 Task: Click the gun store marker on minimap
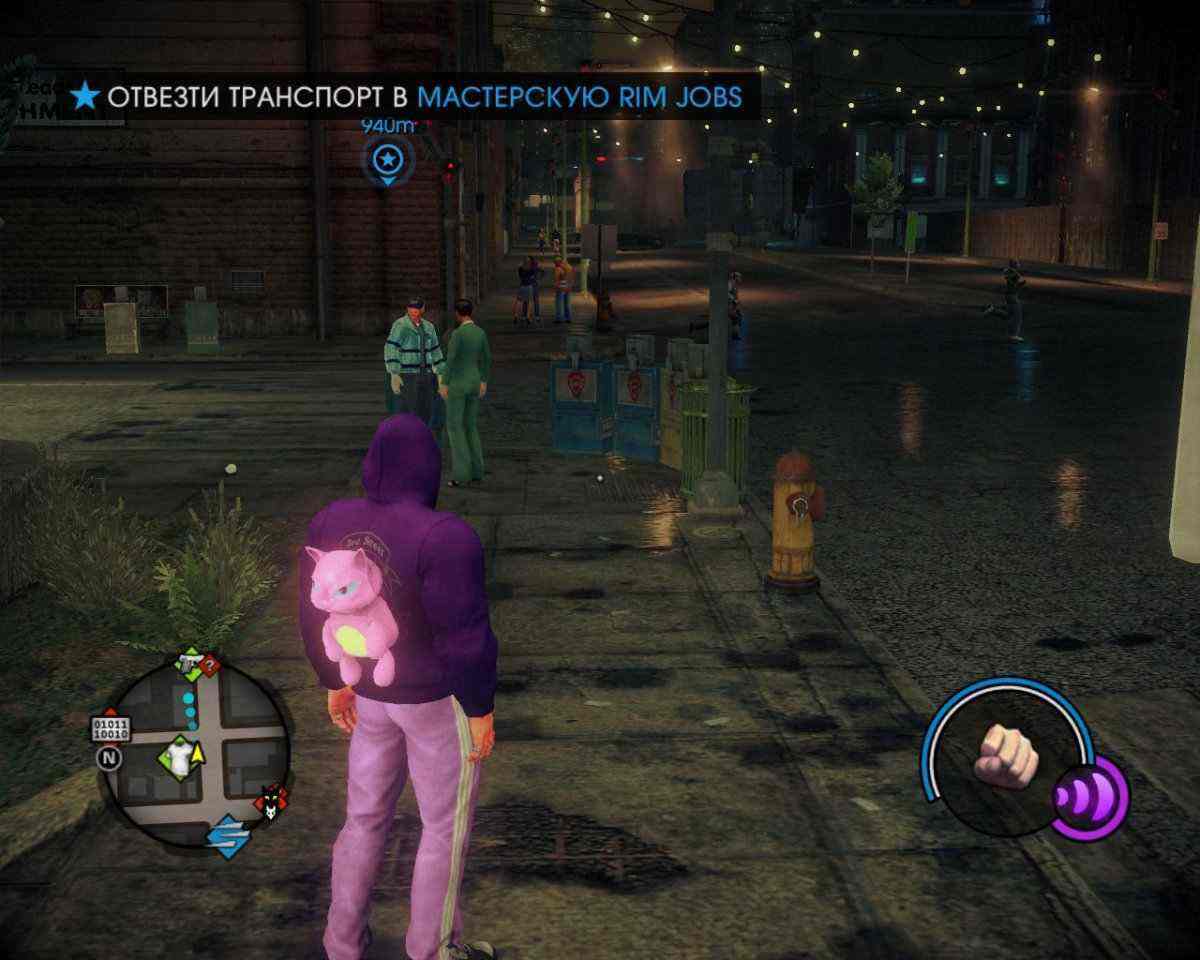pos(187,661)
